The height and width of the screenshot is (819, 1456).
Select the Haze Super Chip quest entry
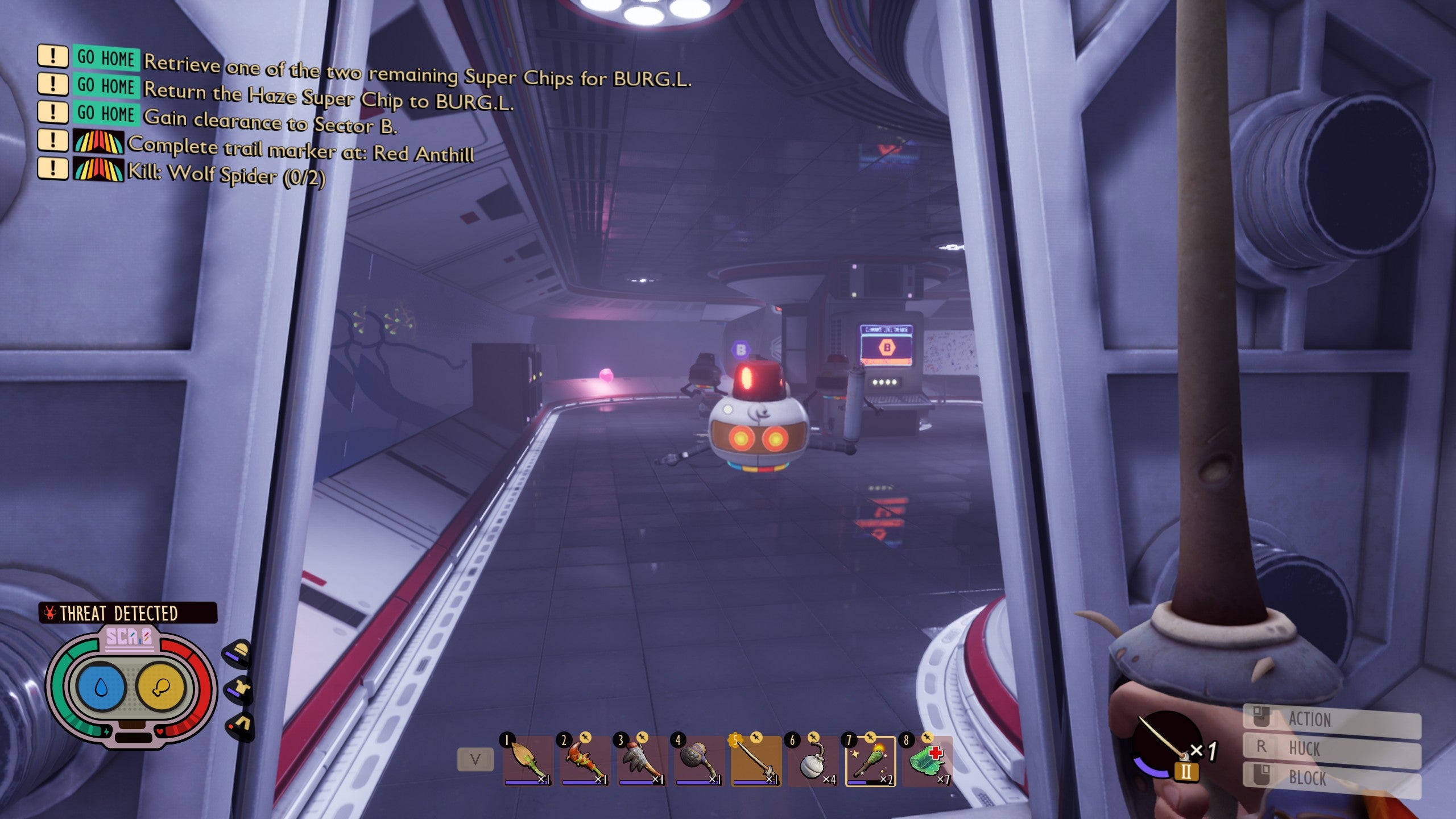pyautogui.click(x=328, y=97)
